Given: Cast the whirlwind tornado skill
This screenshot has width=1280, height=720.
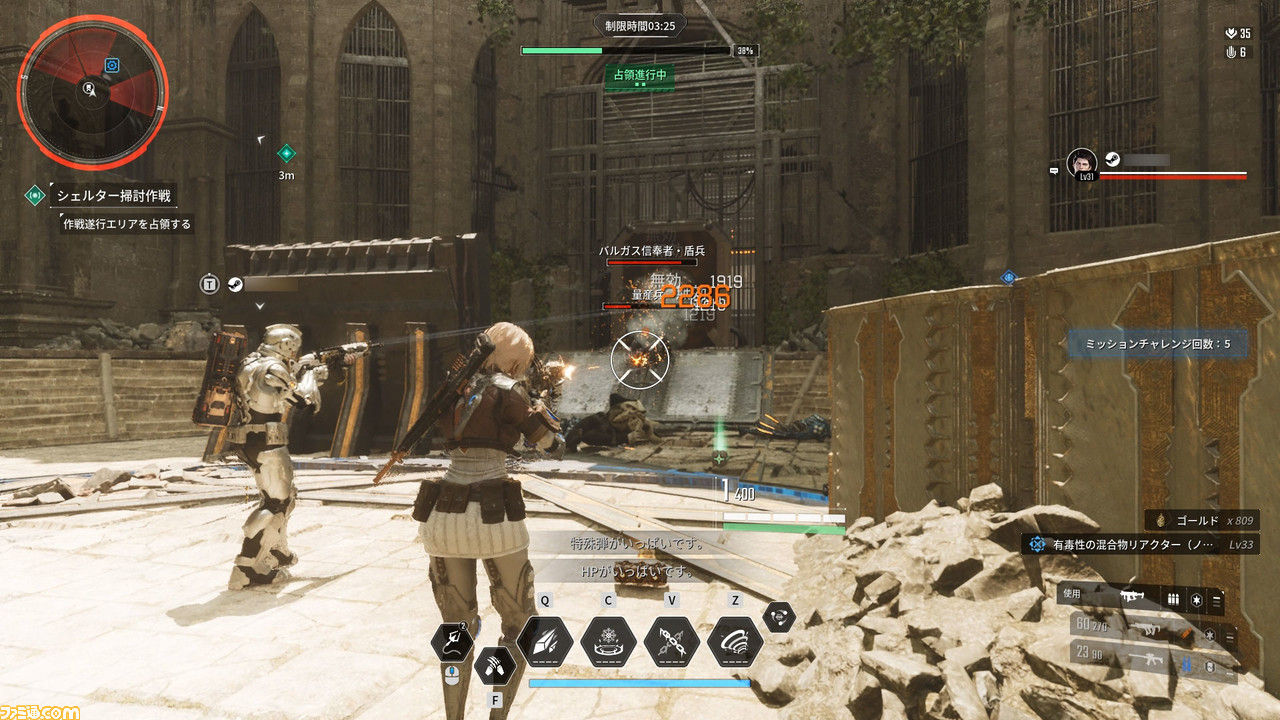Looking at the screenshot, I should tap(735, 641).
